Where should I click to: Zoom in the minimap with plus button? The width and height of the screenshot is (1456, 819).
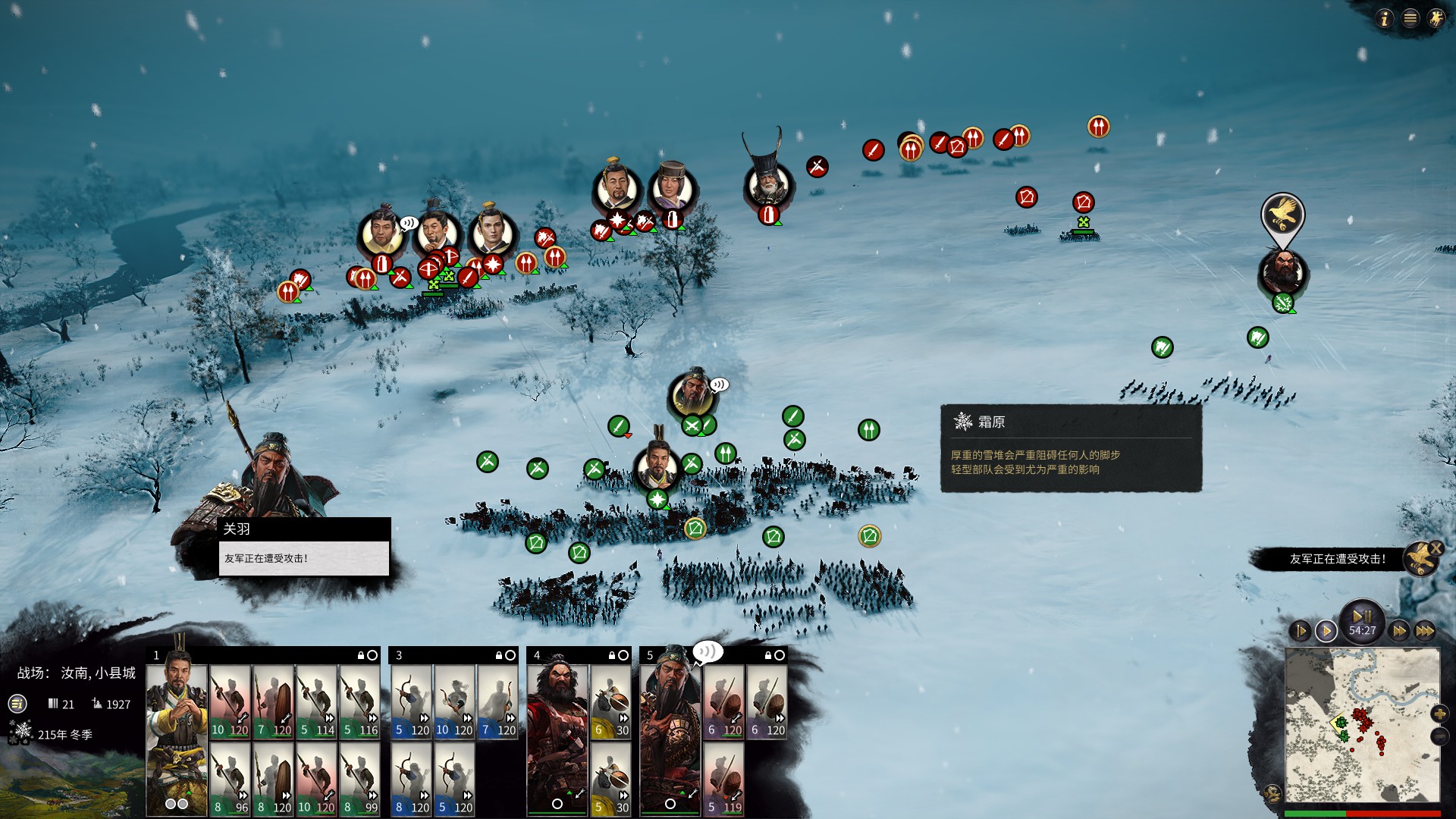[x=1439, y=714]
